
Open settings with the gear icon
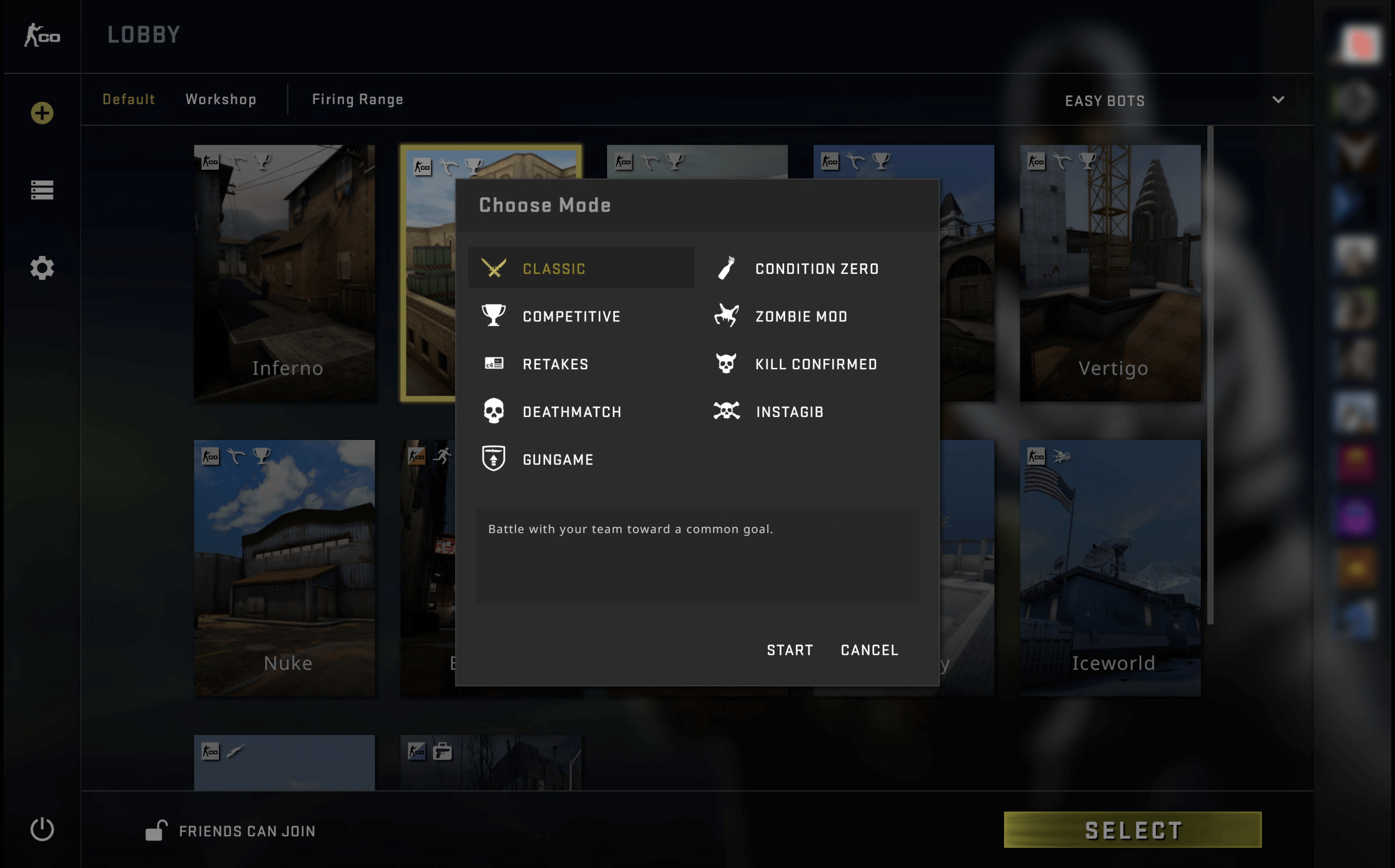point(42,268)
